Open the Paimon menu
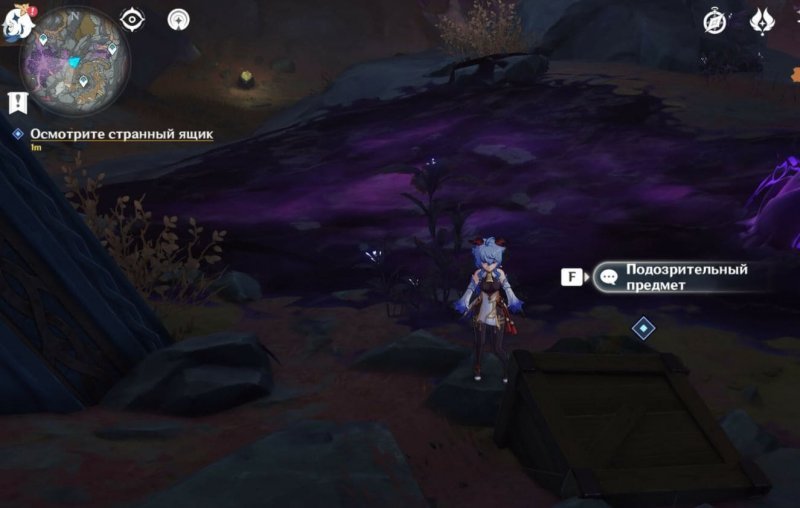 coord(14,24)
